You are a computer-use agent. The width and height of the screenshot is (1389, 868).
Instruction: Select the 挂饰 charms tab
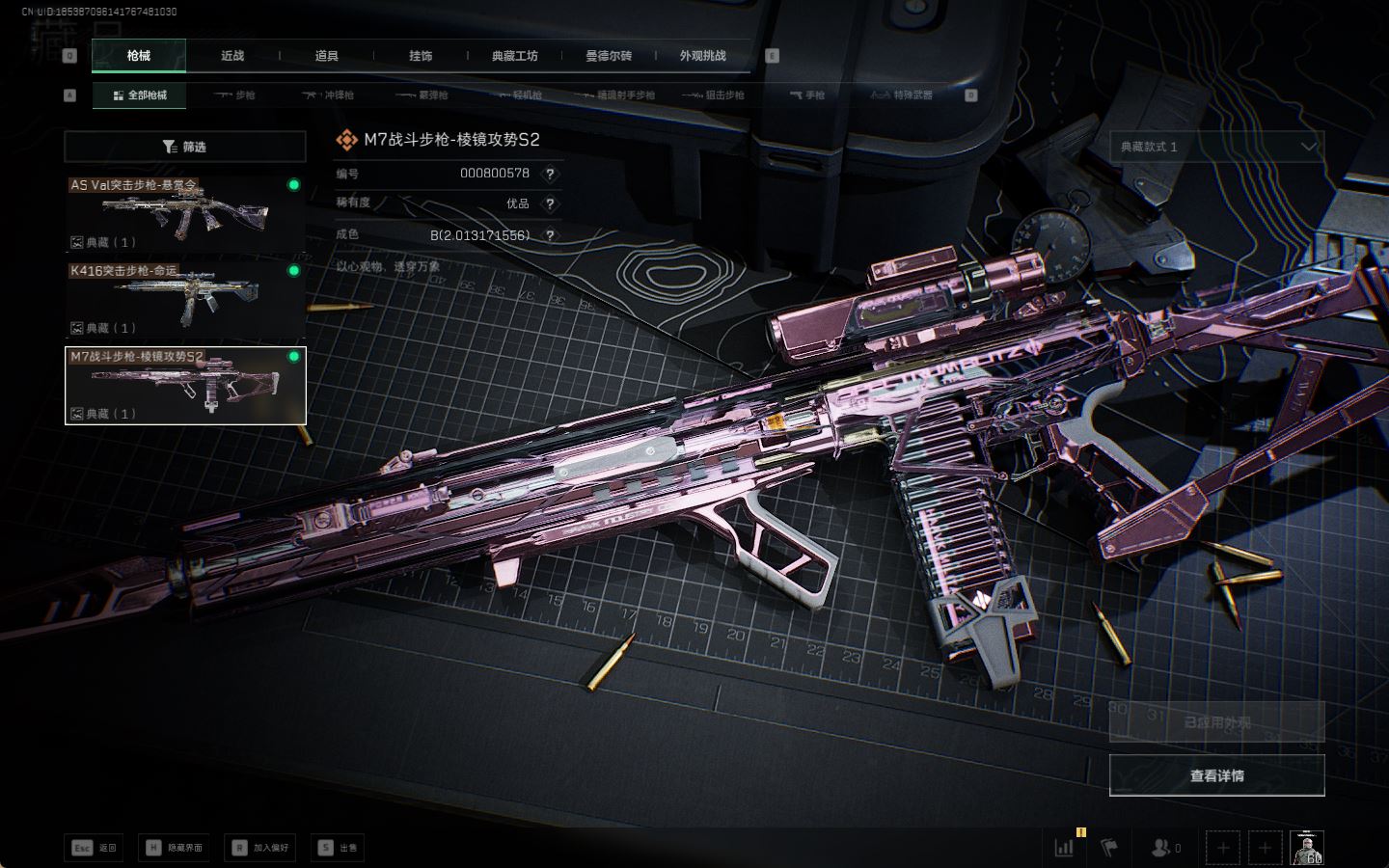(421, 56)
